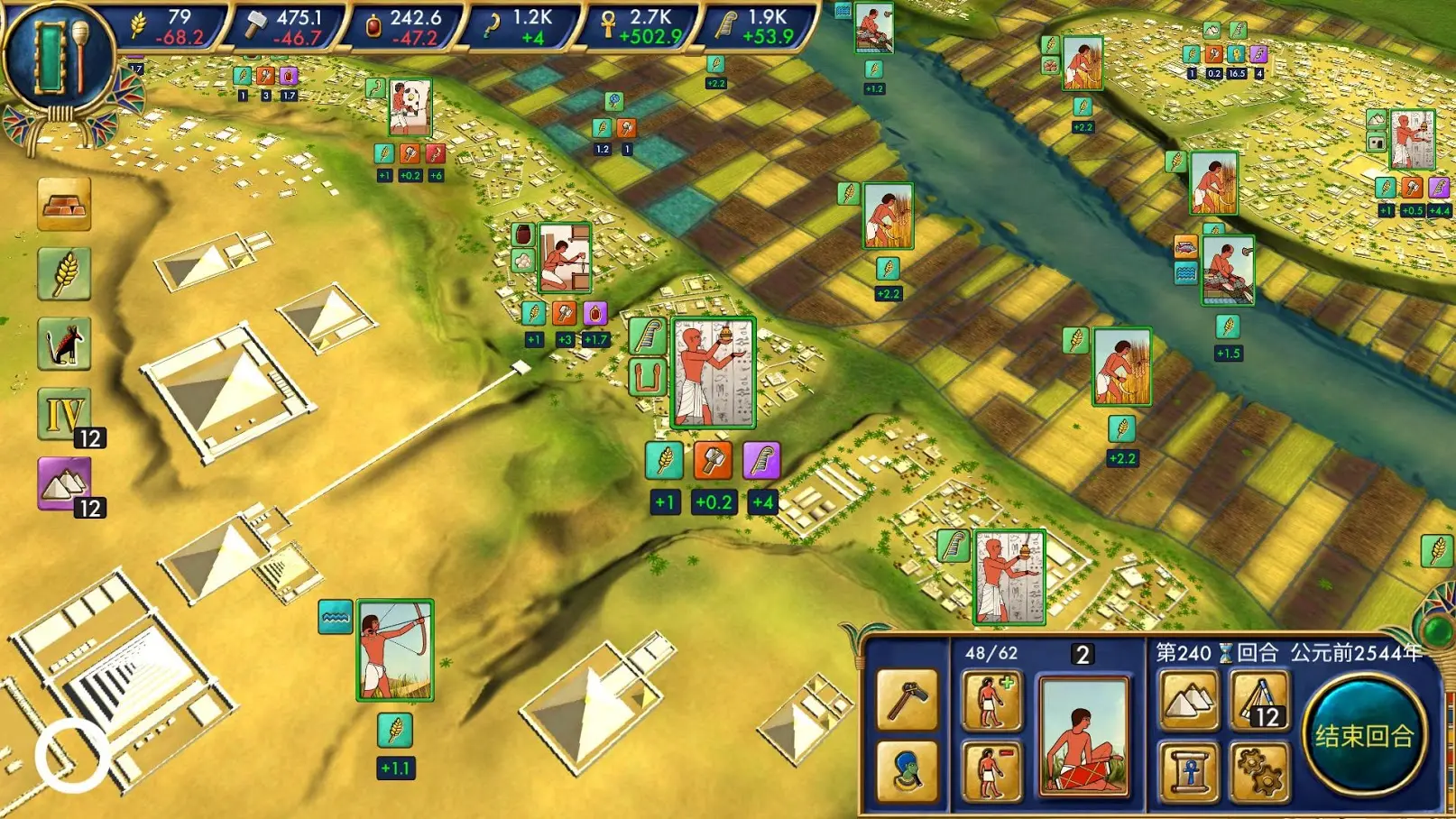The image size is (1456, 819).
Task: Open the hoe tool button
Action: tap(907, 701)
